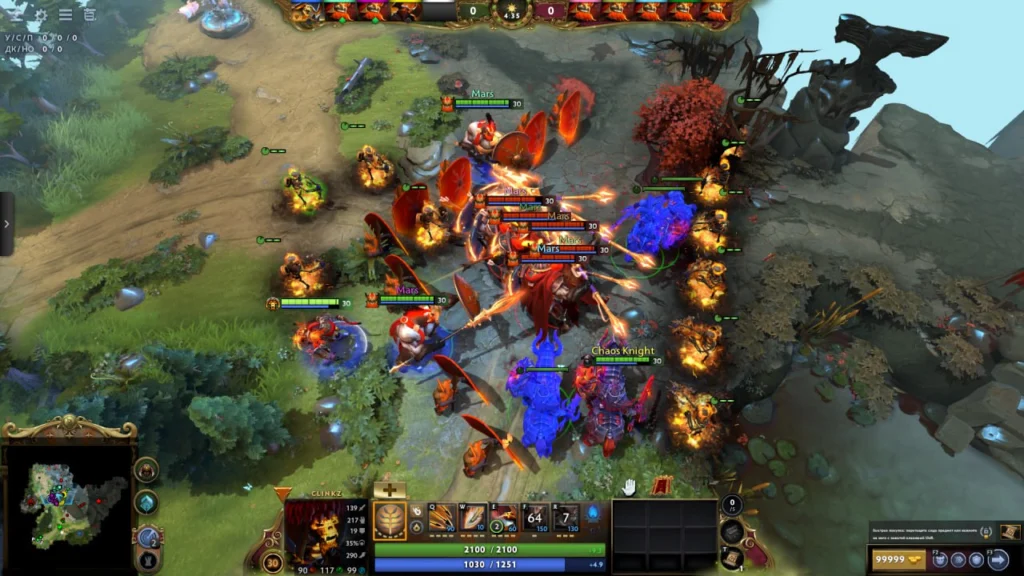Open the hamburger menu in the top-left corner

pyautogui.click(x=65, y=14)
